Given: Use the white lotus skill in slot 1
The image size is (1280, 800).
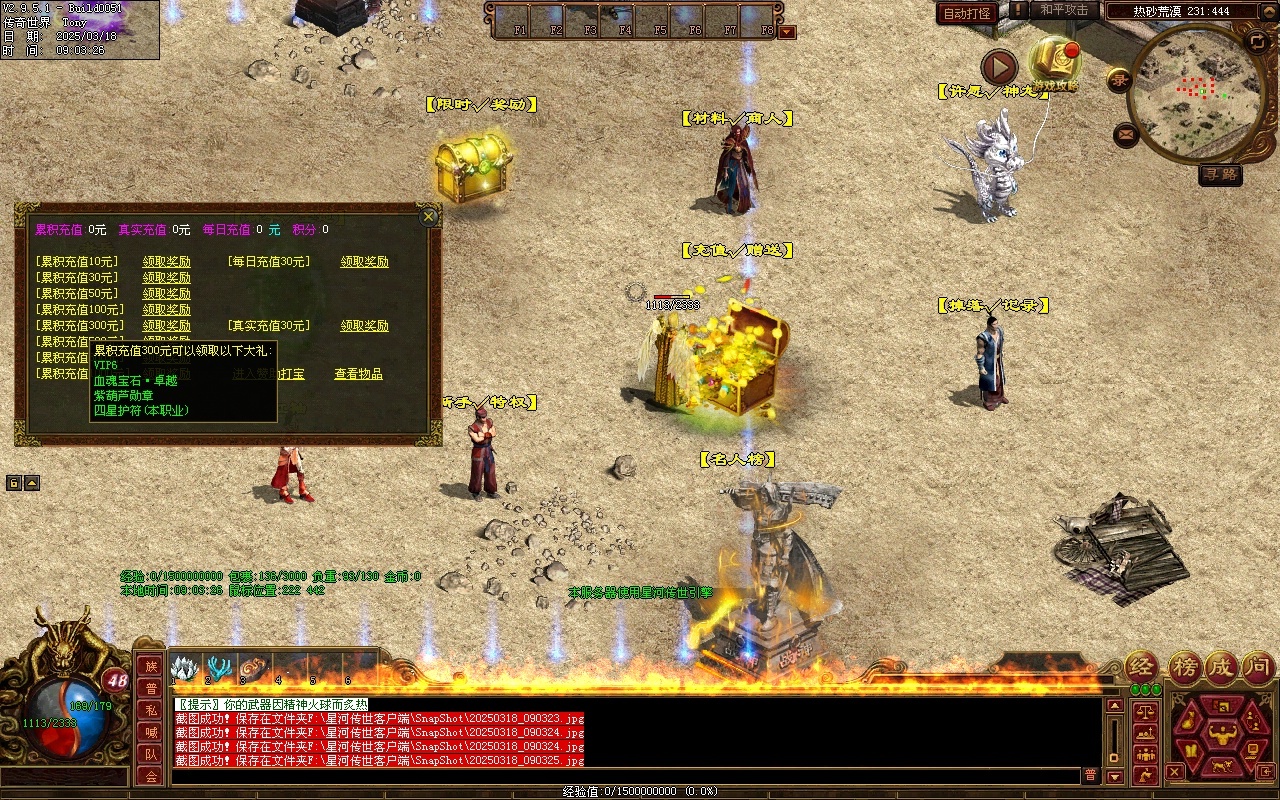Looking at the screenshot, I should (186, 668).
